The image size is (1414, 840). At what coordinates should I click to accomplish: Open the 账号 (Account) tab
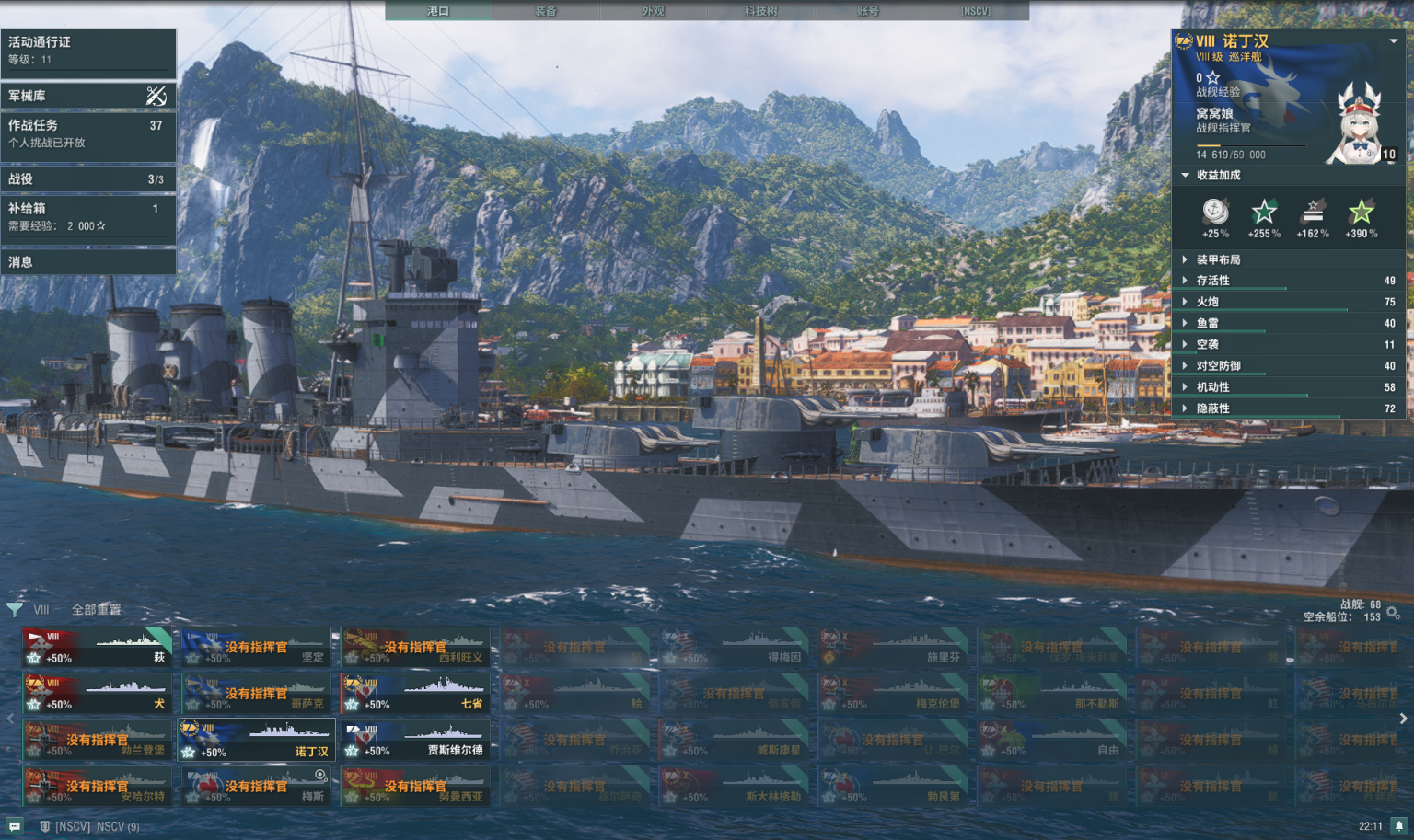pos(867,11)
